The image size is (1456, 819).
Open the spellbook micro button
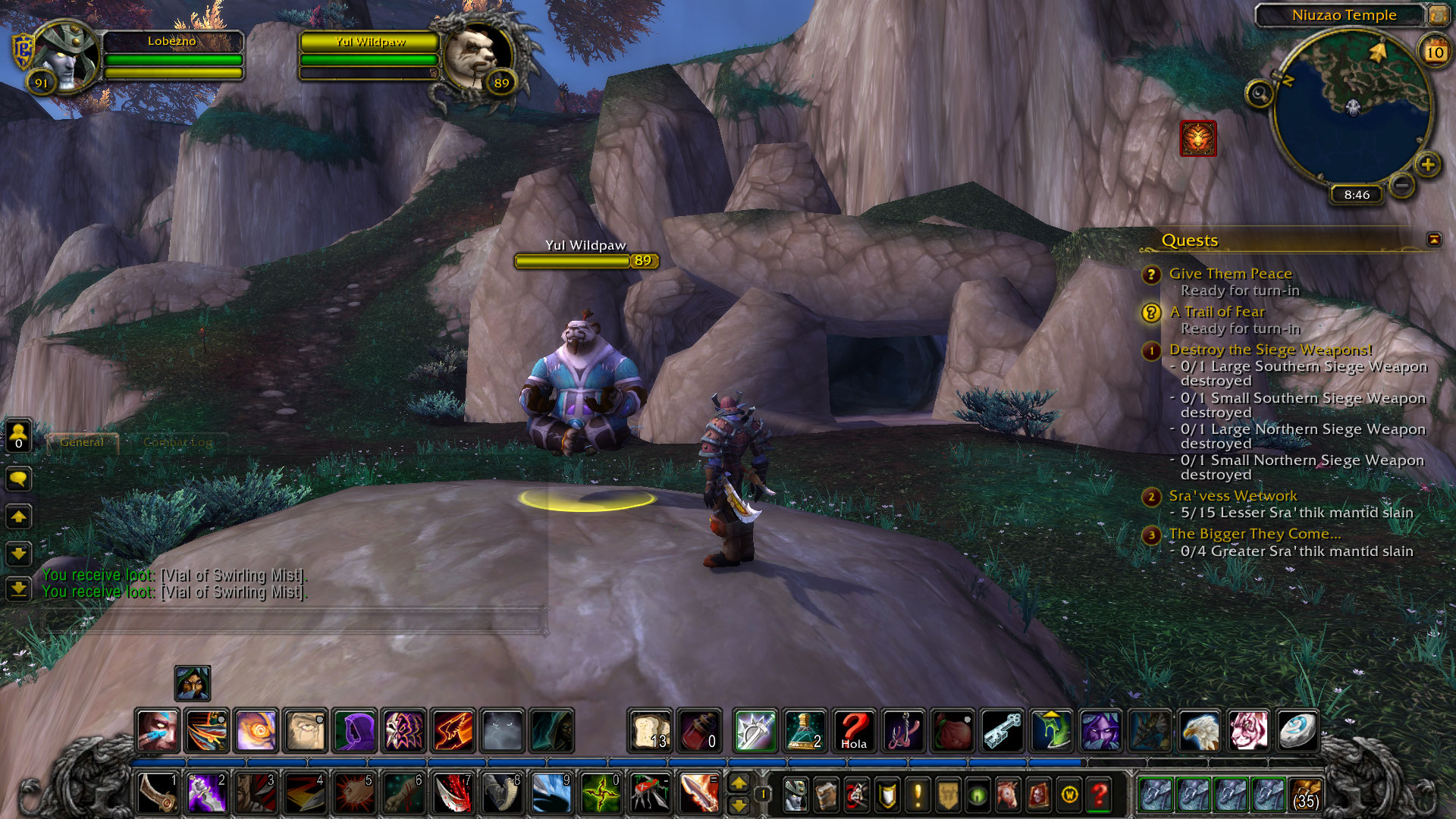click(x=826, y=794)
